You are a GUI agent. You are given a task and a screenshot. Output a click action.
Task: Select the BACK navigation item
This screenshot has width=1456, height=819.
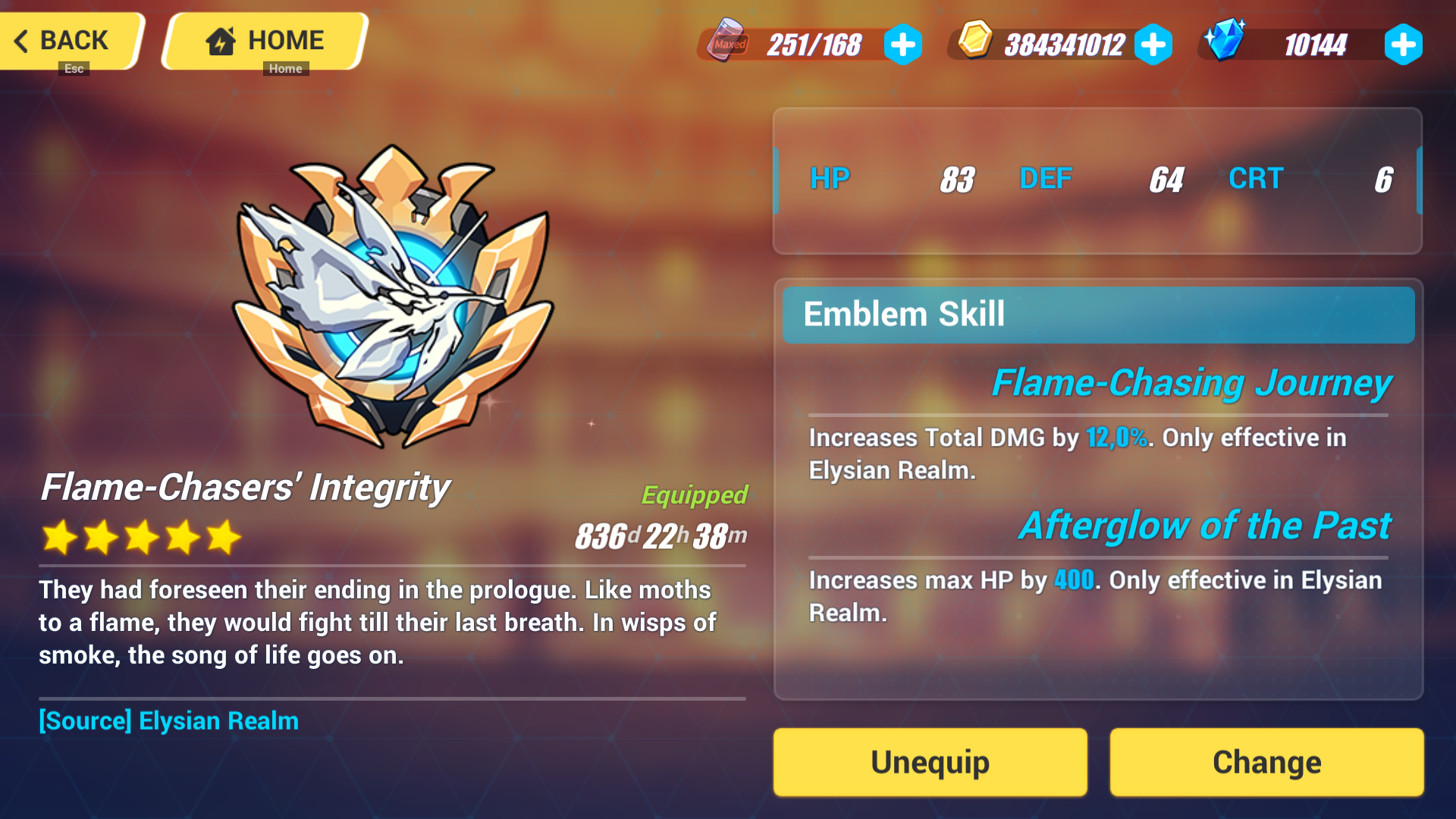[72, 40]
